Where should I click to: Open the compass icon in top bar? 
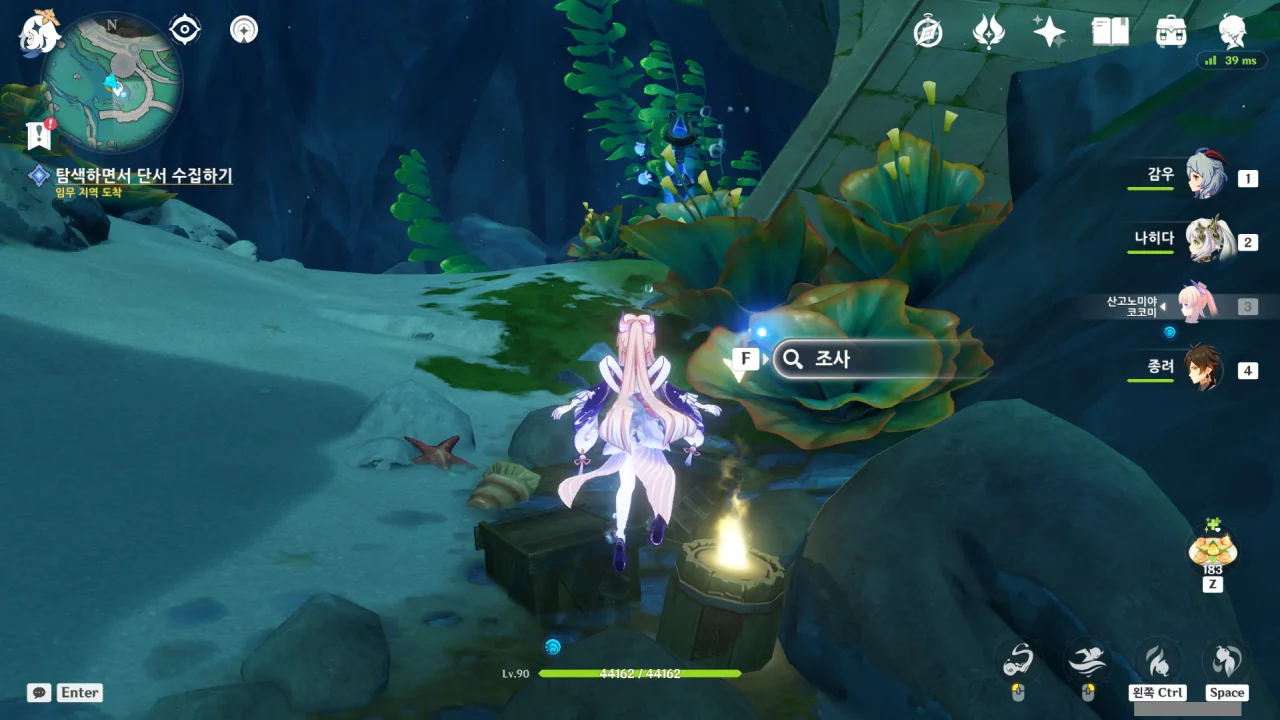928,32
